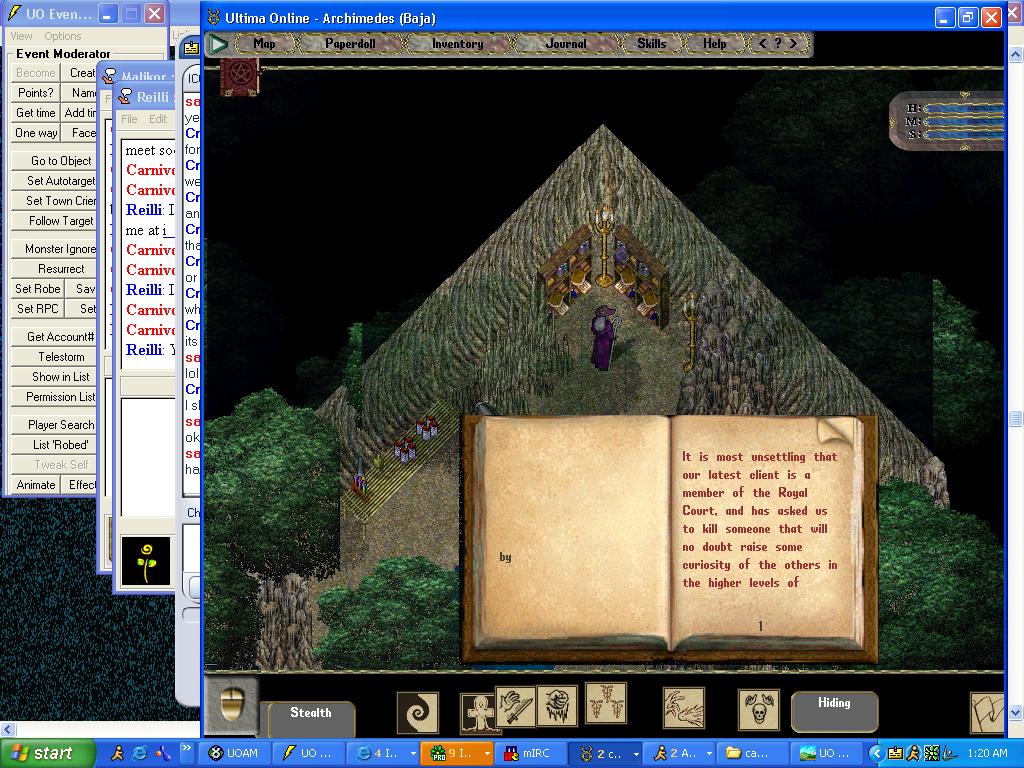Cast the spiral swirl spell icon
The width and height of the screenshot is (1024, 768).
pos(417,713)
